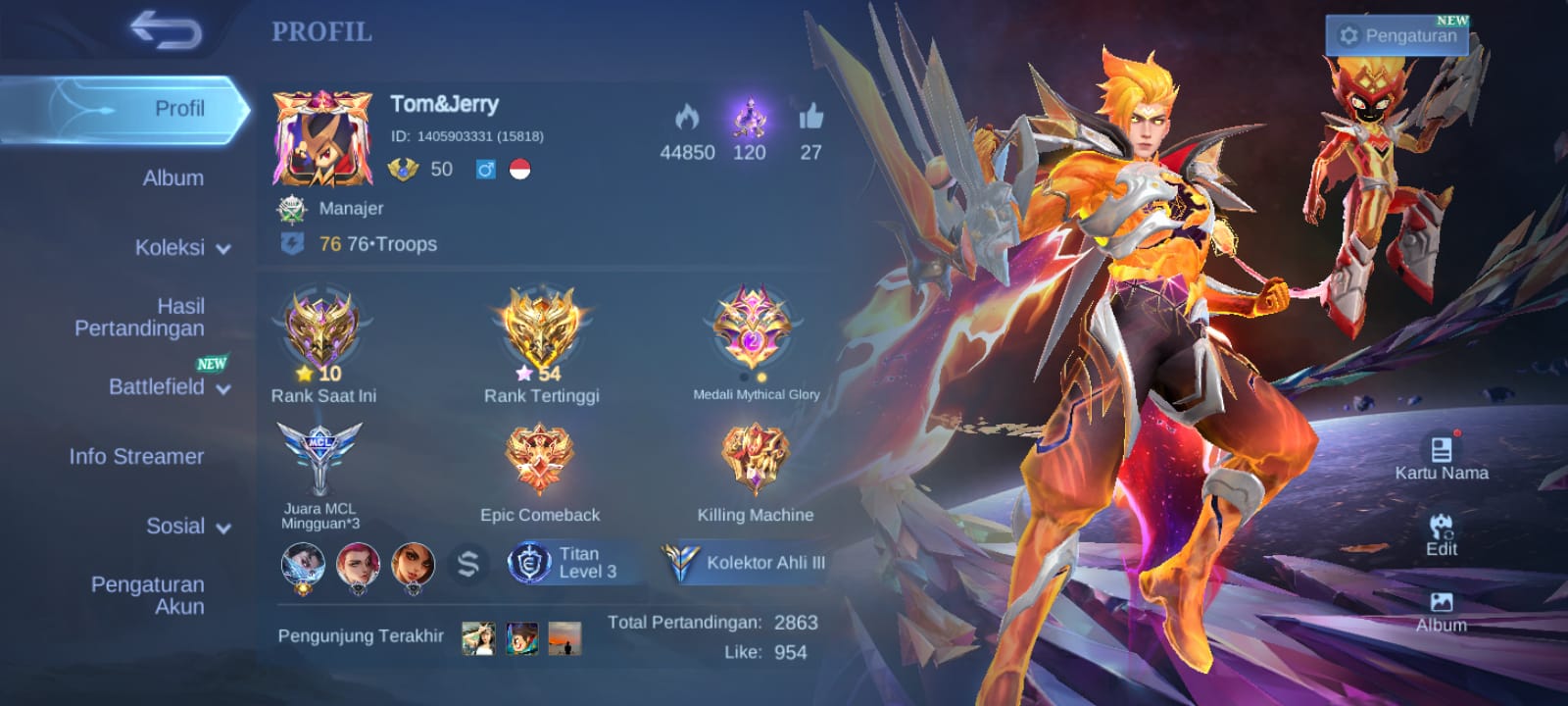Open the Album tab in sidebar
1568x706 pixels.
coord(173,178)
